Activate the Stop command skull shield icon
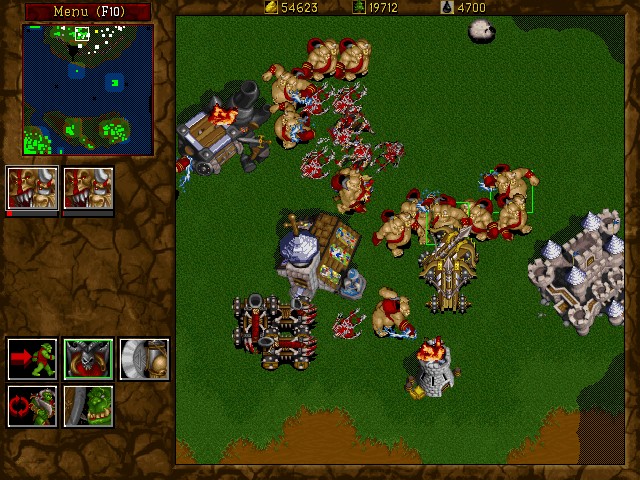This screenshot has height=480, width=640. point(88,359)
